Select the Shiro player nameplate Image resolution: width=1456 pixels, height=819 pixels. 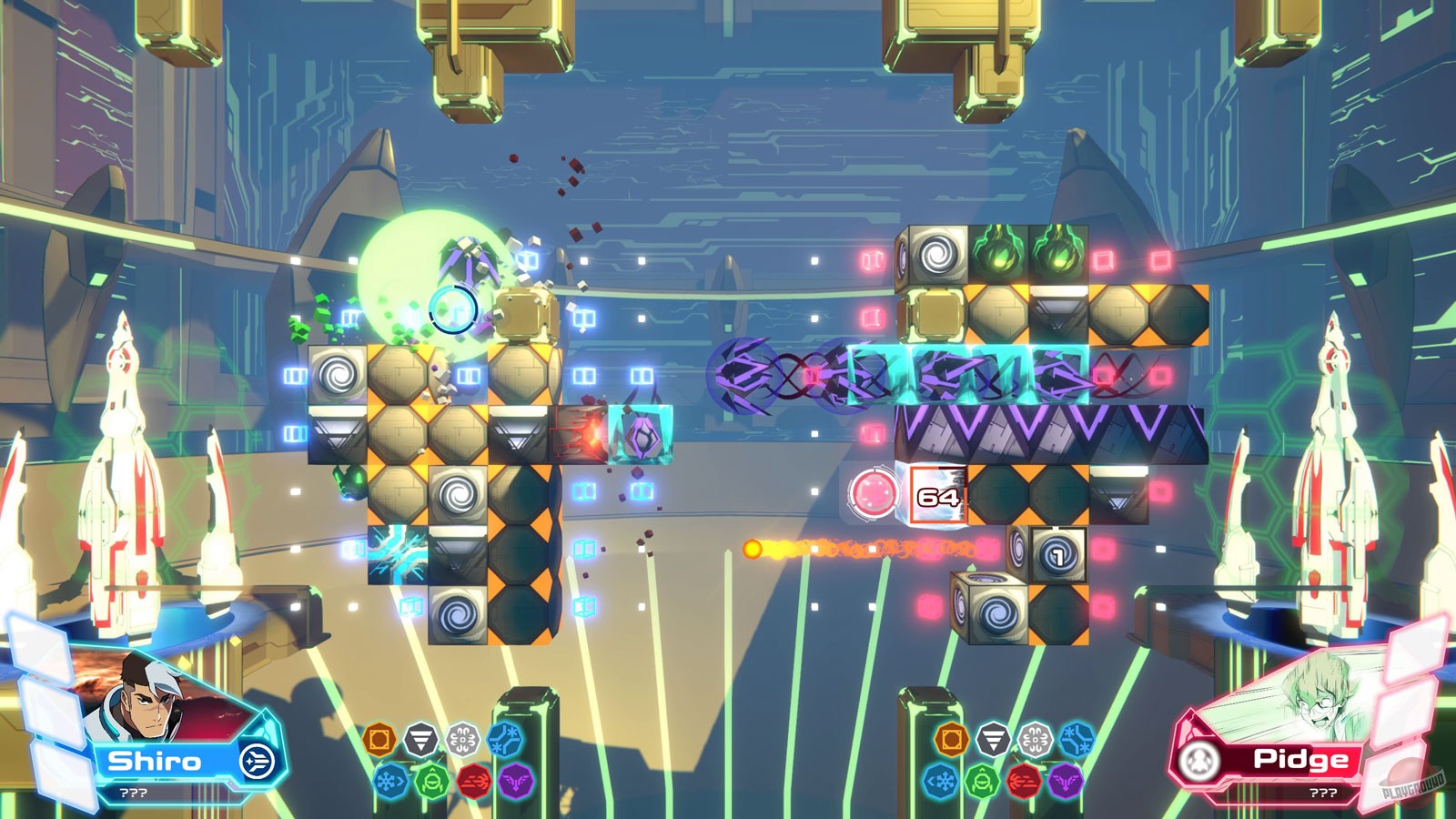pyautogui.click(x=157, y=759)
